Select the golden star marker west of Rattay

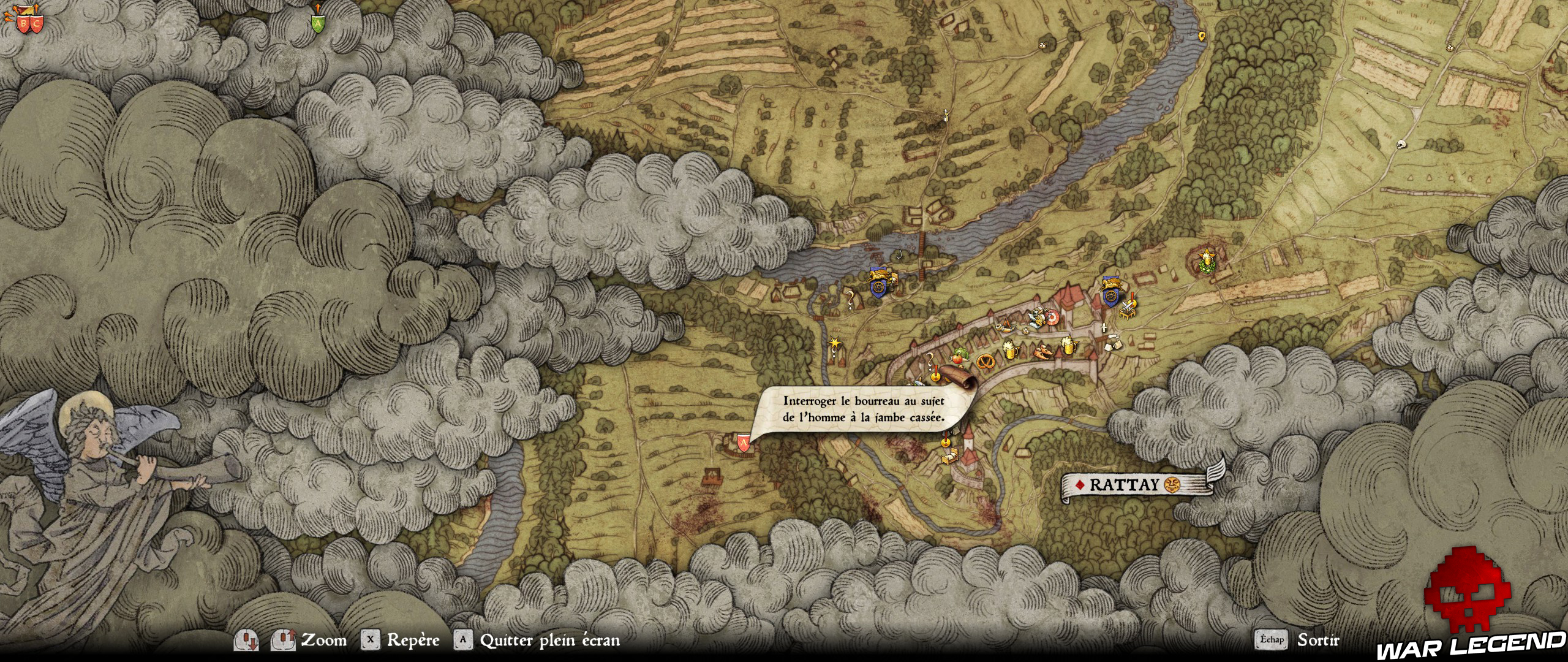[x=835, y=343]
